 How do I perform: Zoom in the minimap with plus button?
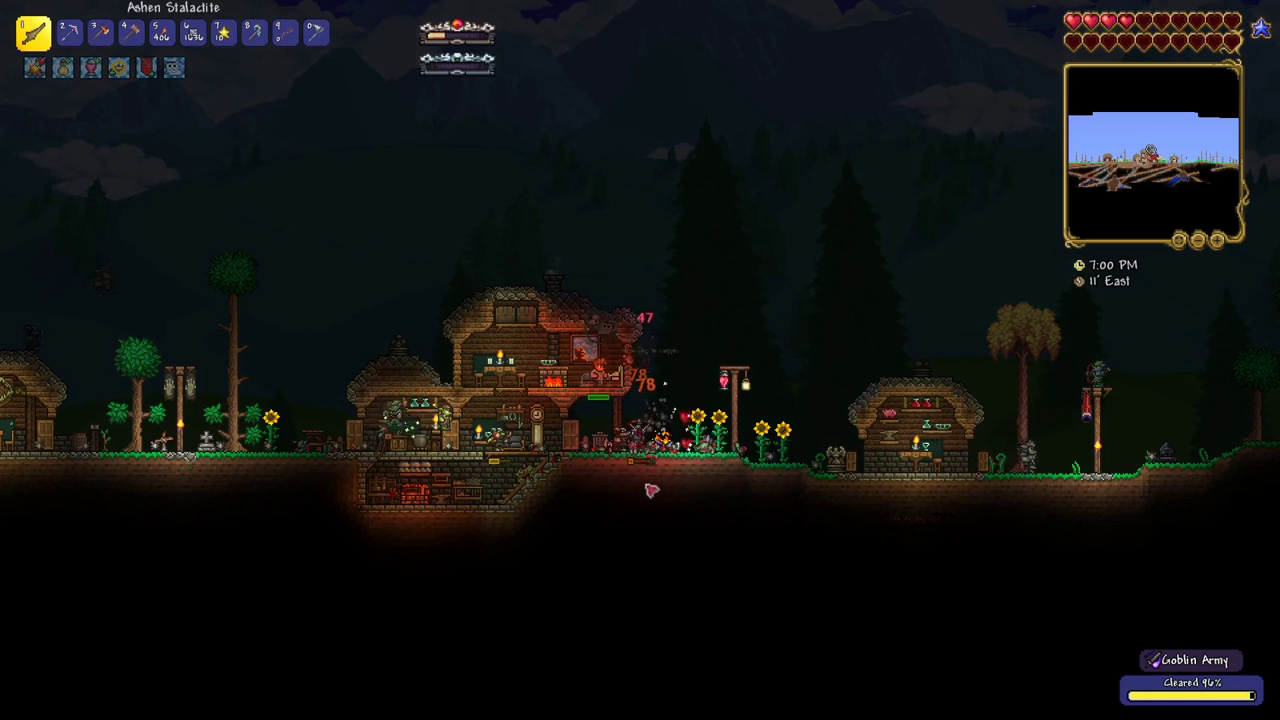click(x=1217, y=240)
